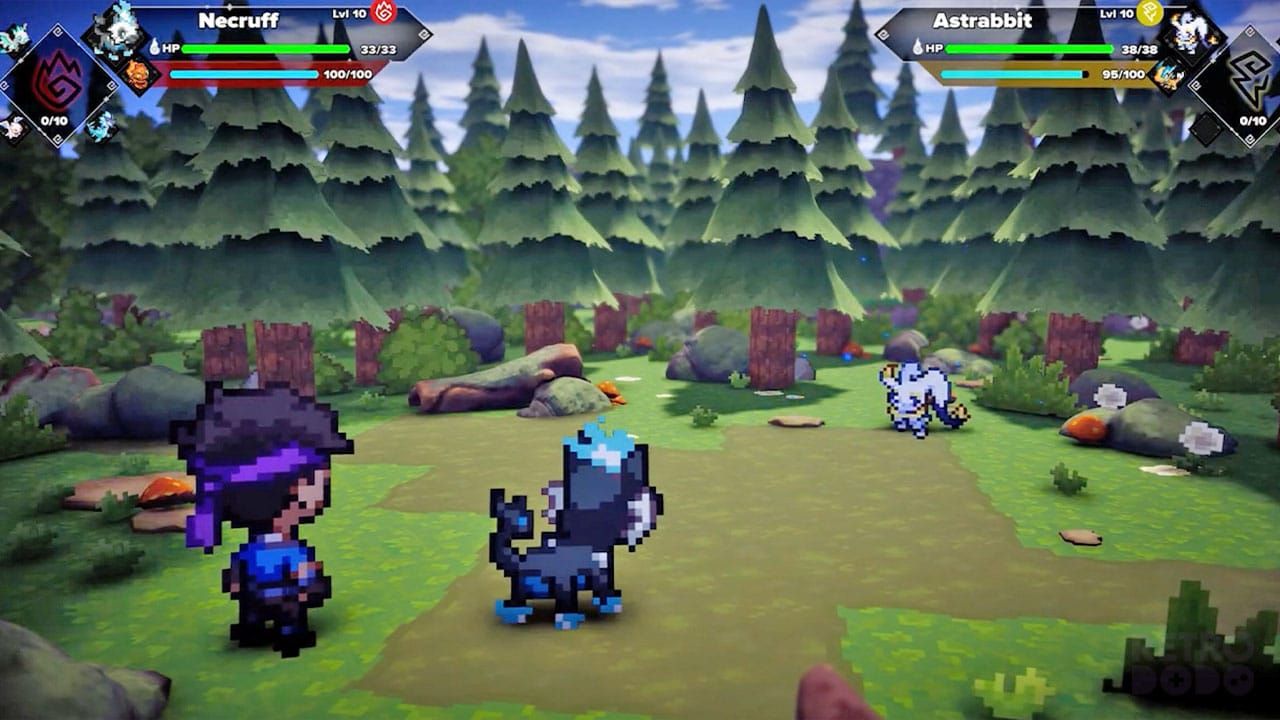Screen dimensions: 1280x720
Task: Click Astrabbit's cyan stamina bar
Action: [x=1011, y=73]
